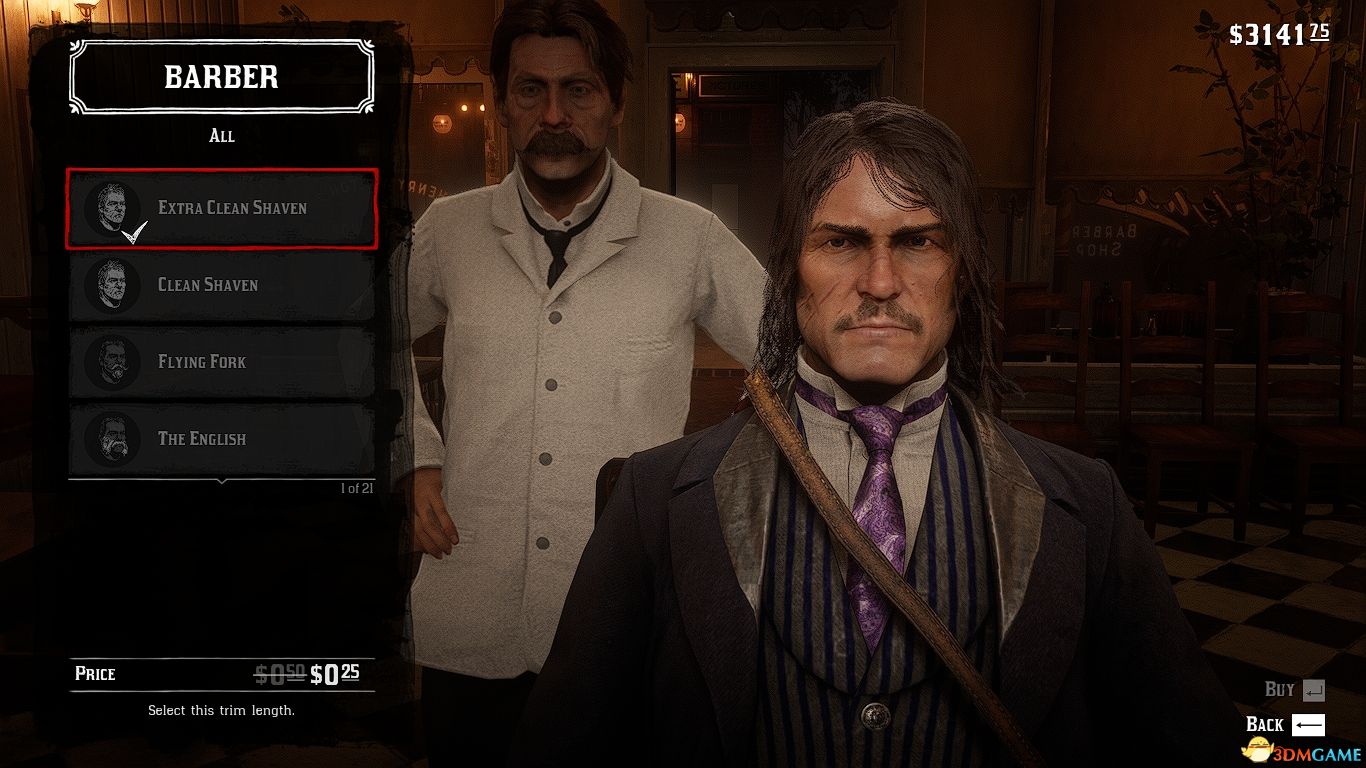This screenshot has width=1366, height=768.
Task: Open the All category filter
Action: [x=222, y=136]
